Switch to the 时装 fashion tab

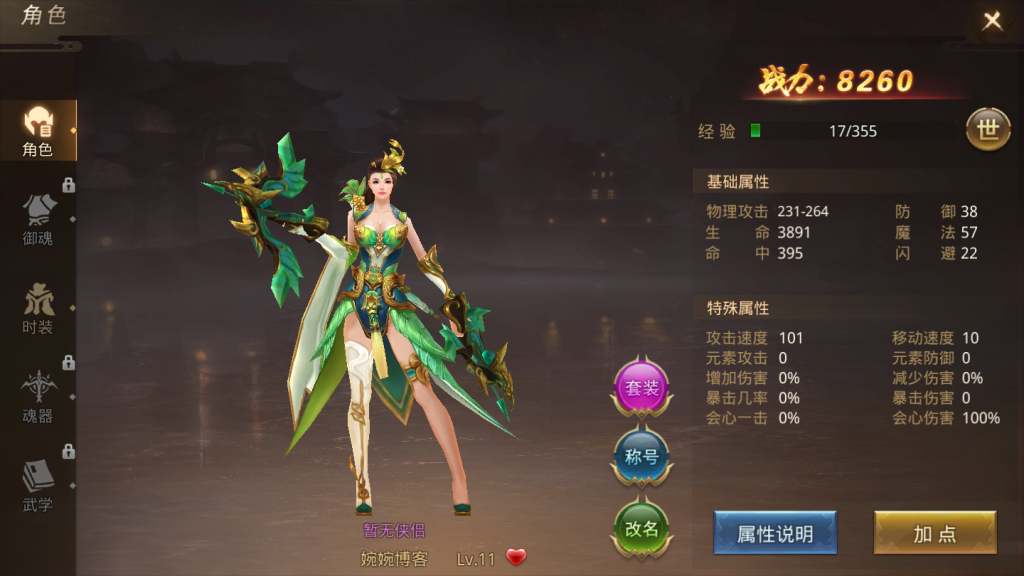[x=38, y=308]
